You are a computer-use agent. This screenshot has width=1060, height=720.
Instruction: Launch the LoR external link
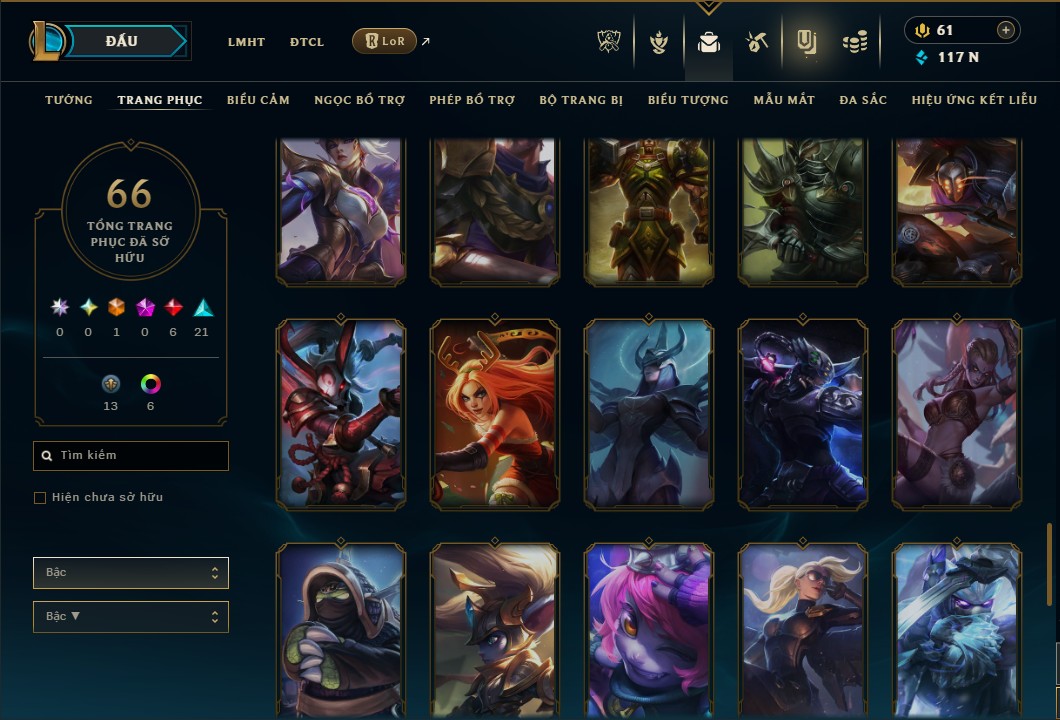click(385, 41)
